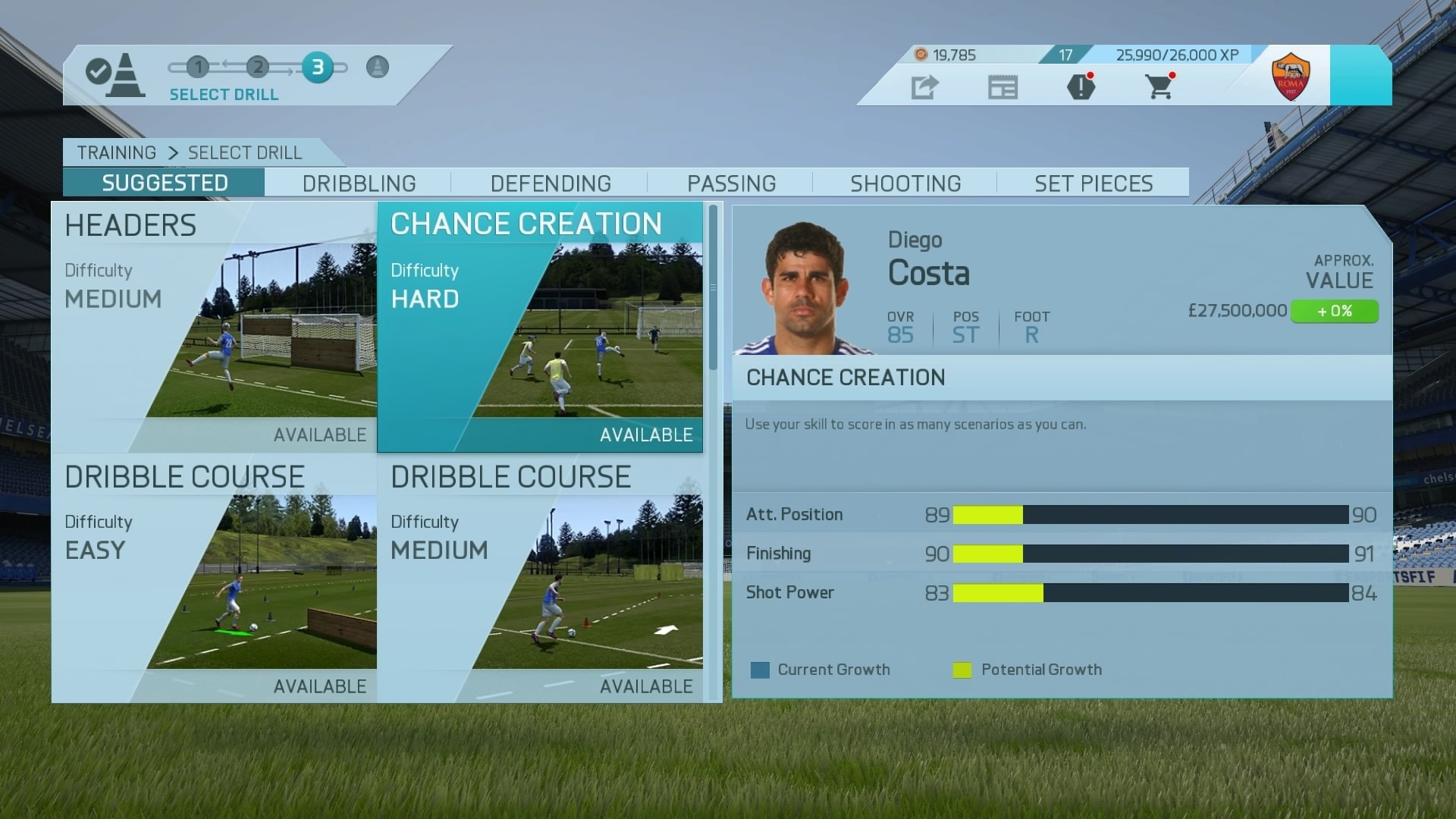
Task: Select step 1 in the drill progression
Action: [x=198, y=67]
